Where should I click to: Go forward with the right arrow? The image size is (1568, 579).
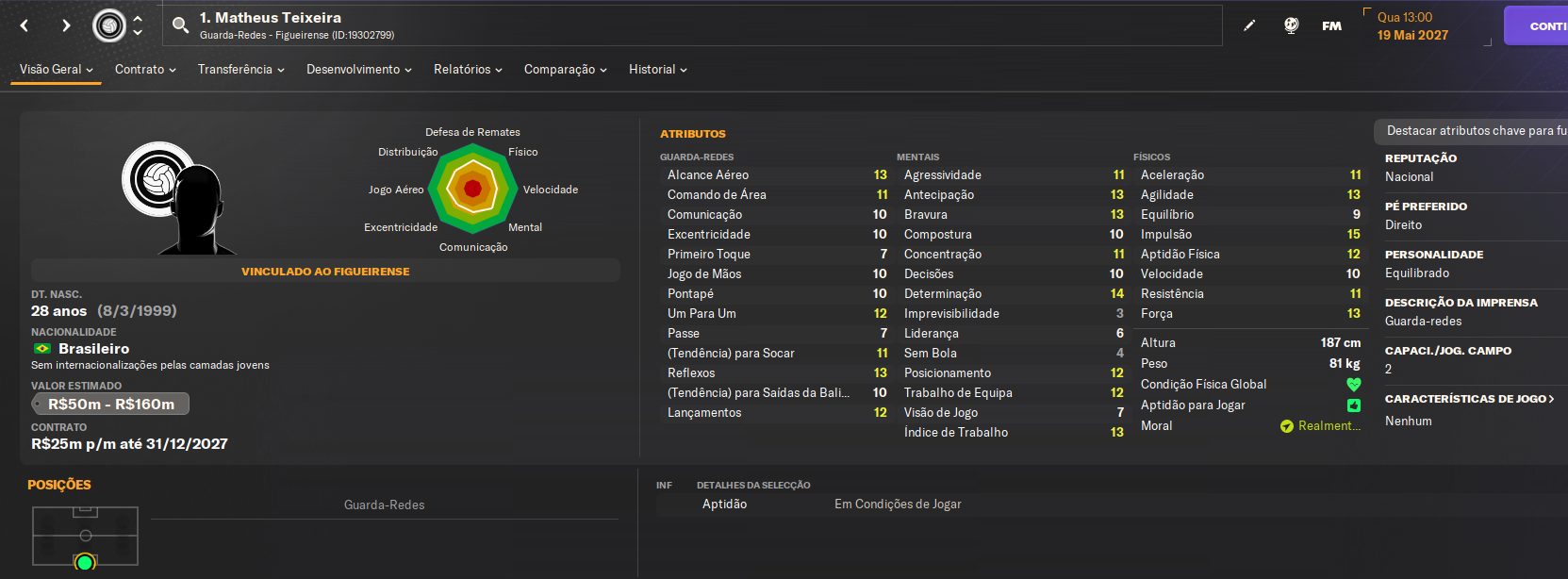(x=66, y=25)
